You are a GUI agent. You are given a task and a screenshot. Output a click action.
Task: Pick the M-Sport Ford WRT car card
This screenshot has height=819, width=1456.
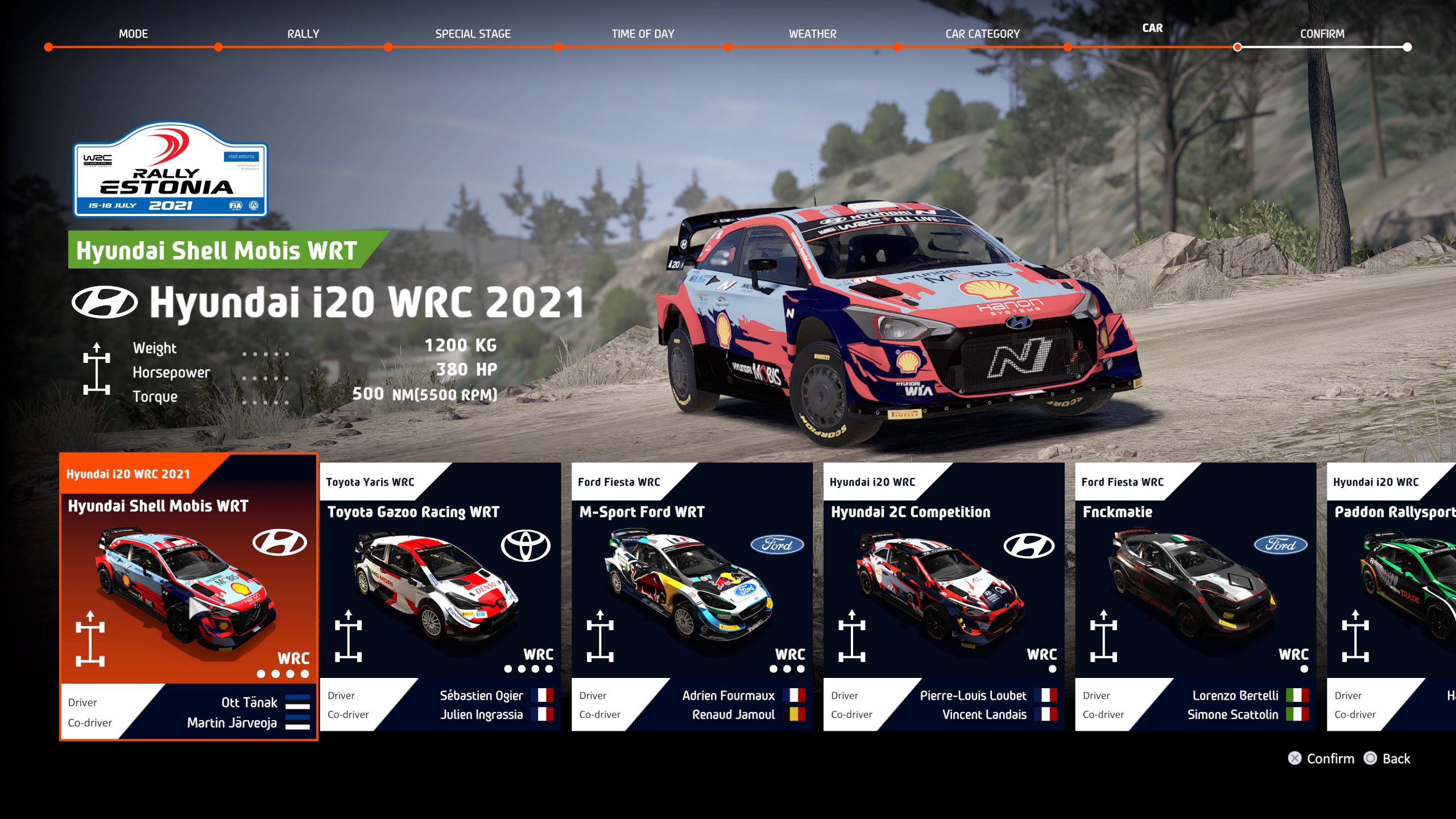(x=692, y=596)
